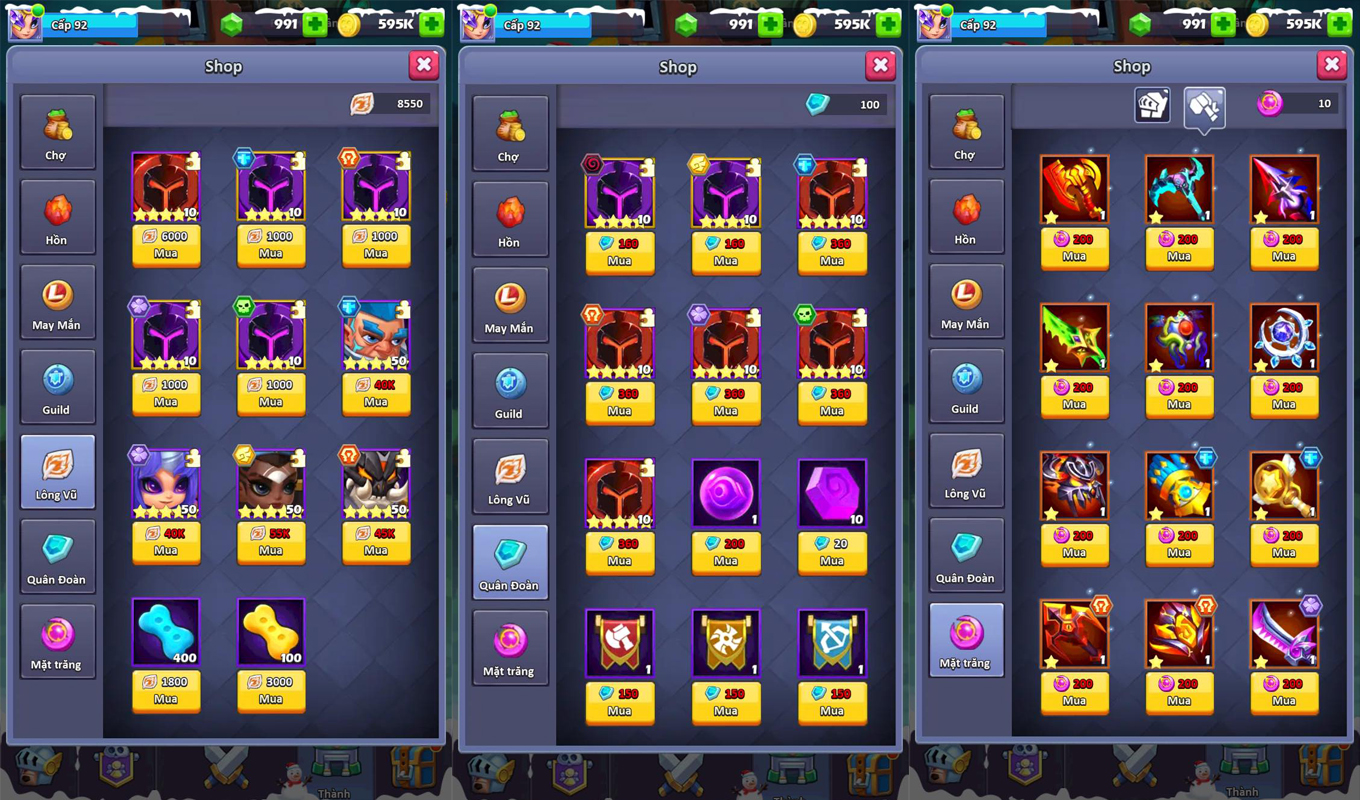The width and height of the screenshot is (1360, 800).
Task: Select the Lông Vũ feather sidebar icon
Action: click(58, 471)
